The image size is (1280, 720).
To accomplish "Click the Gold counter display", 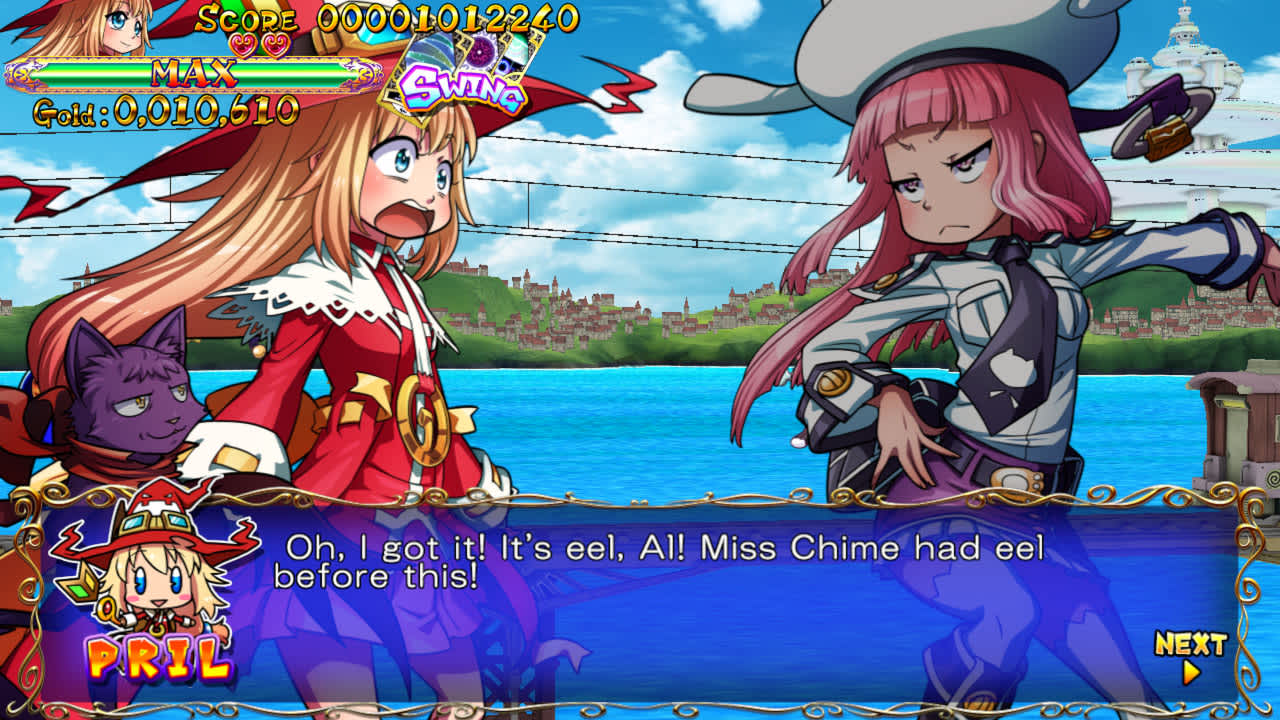I will pos(165,110).
